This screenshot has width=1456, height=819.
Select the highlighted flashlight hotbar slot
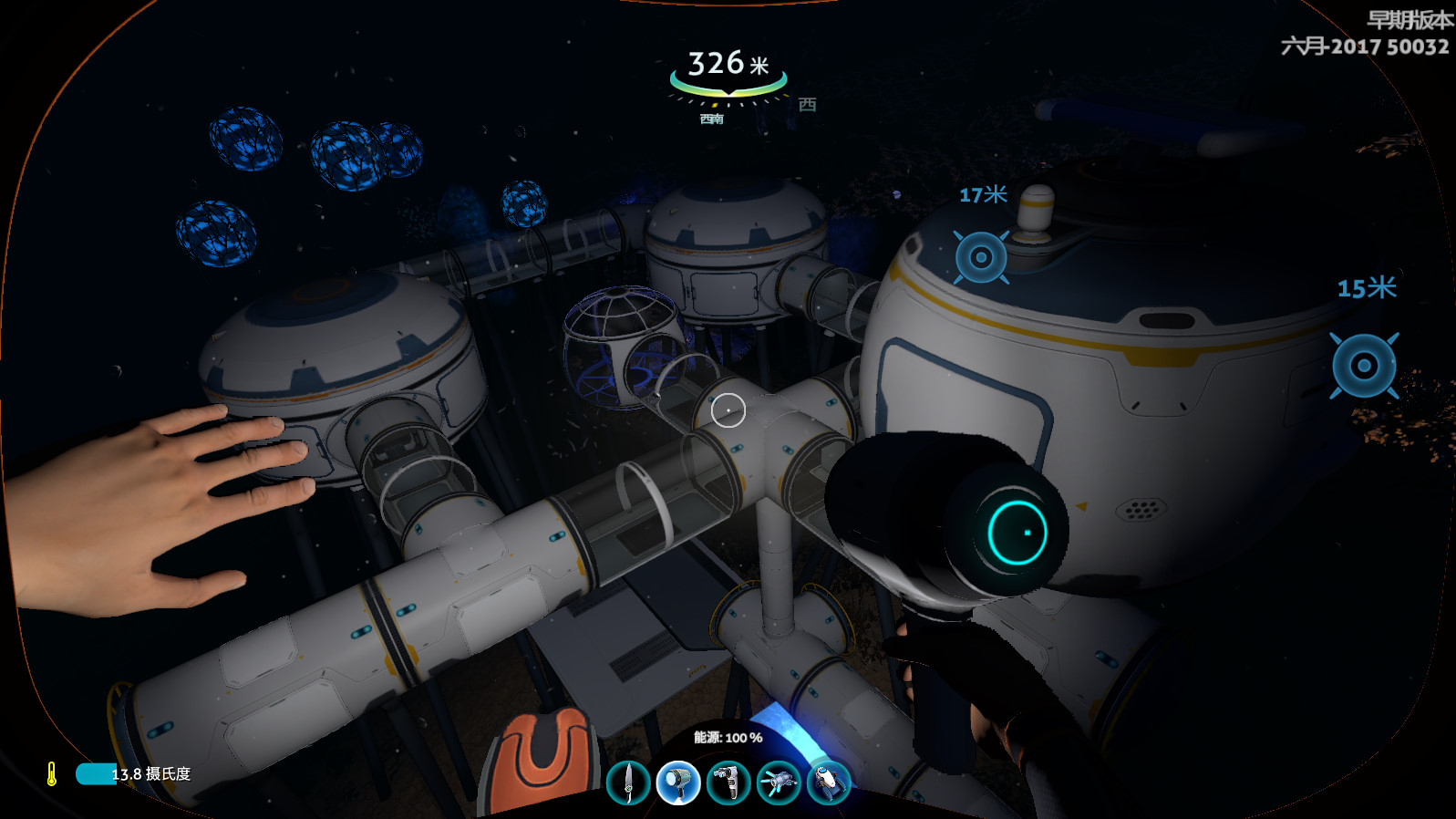click(x=677, y=783)
